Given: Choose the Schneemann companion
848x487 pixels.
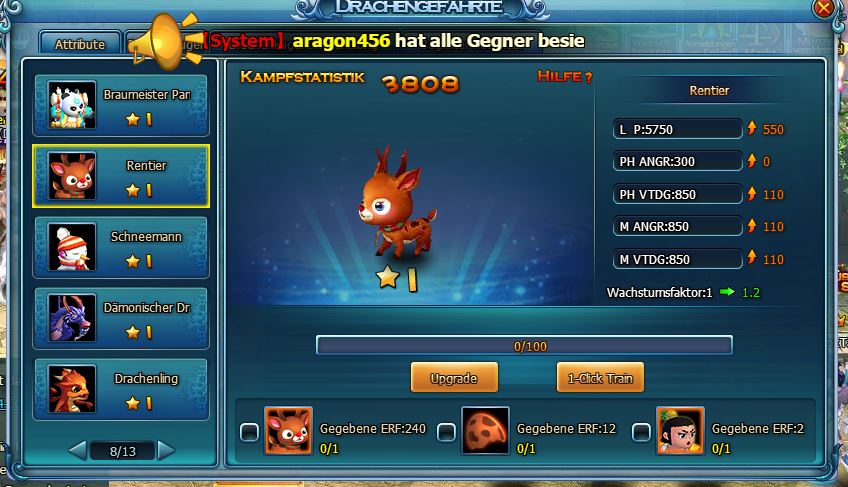Looking at the screenshot, I should tap(120, 247).
